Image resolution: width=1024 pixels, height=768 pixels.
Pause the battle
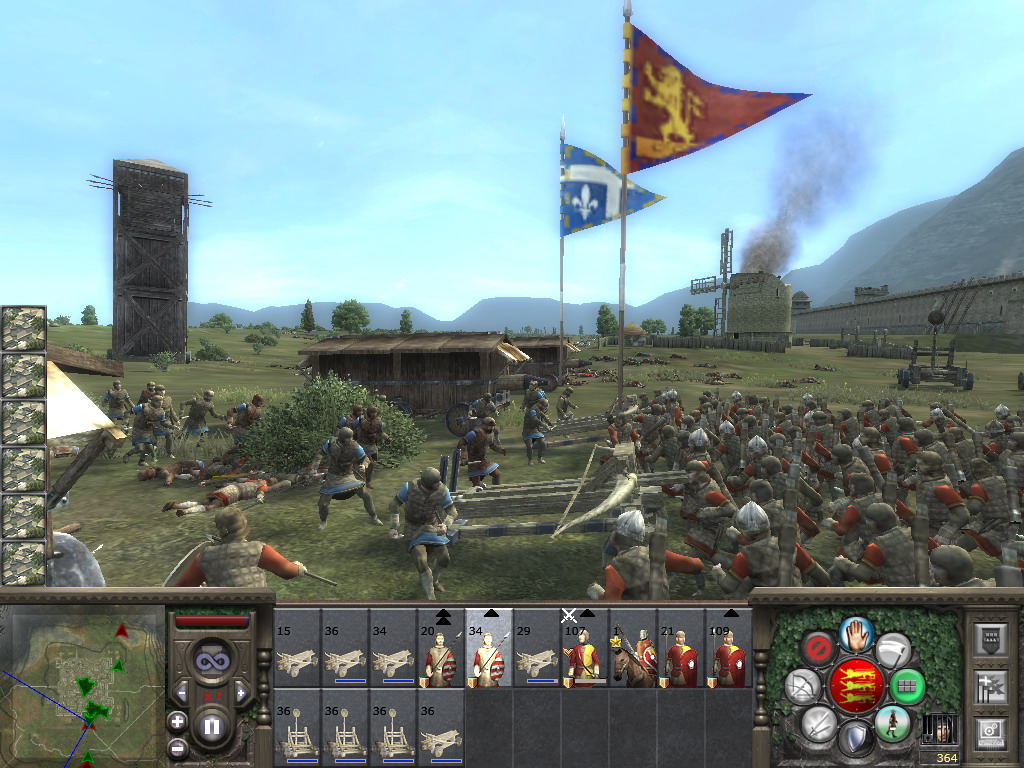212,726
